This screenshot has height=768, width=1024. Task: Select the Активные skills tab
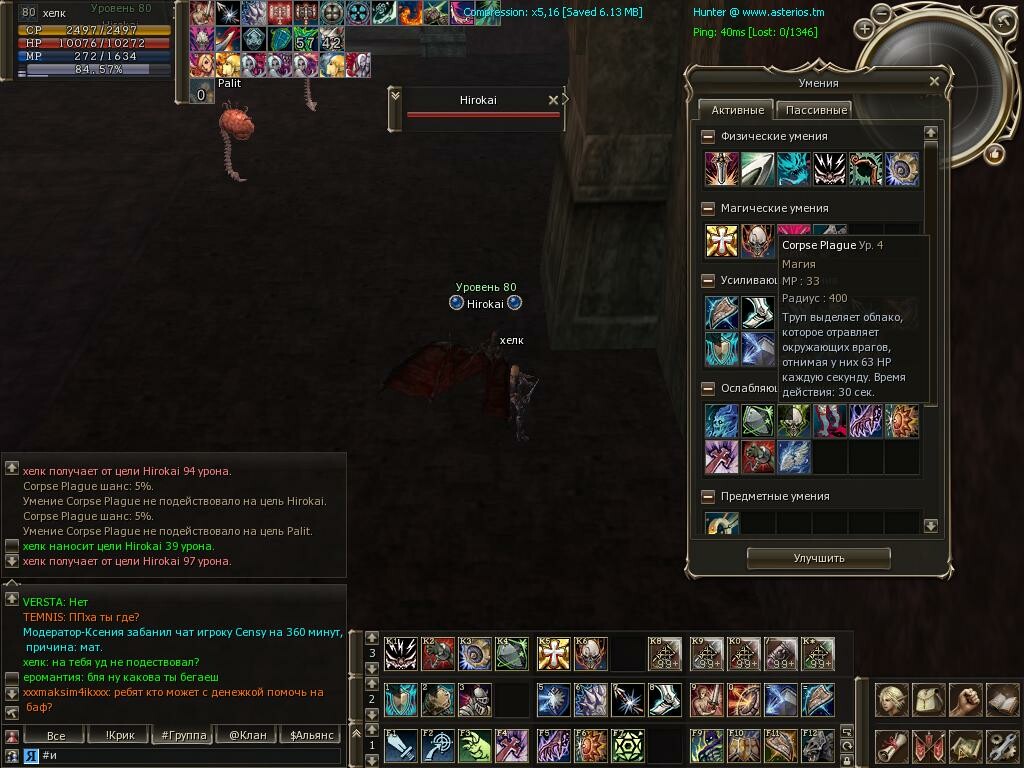pyautogui.click(x=737, y=110)
